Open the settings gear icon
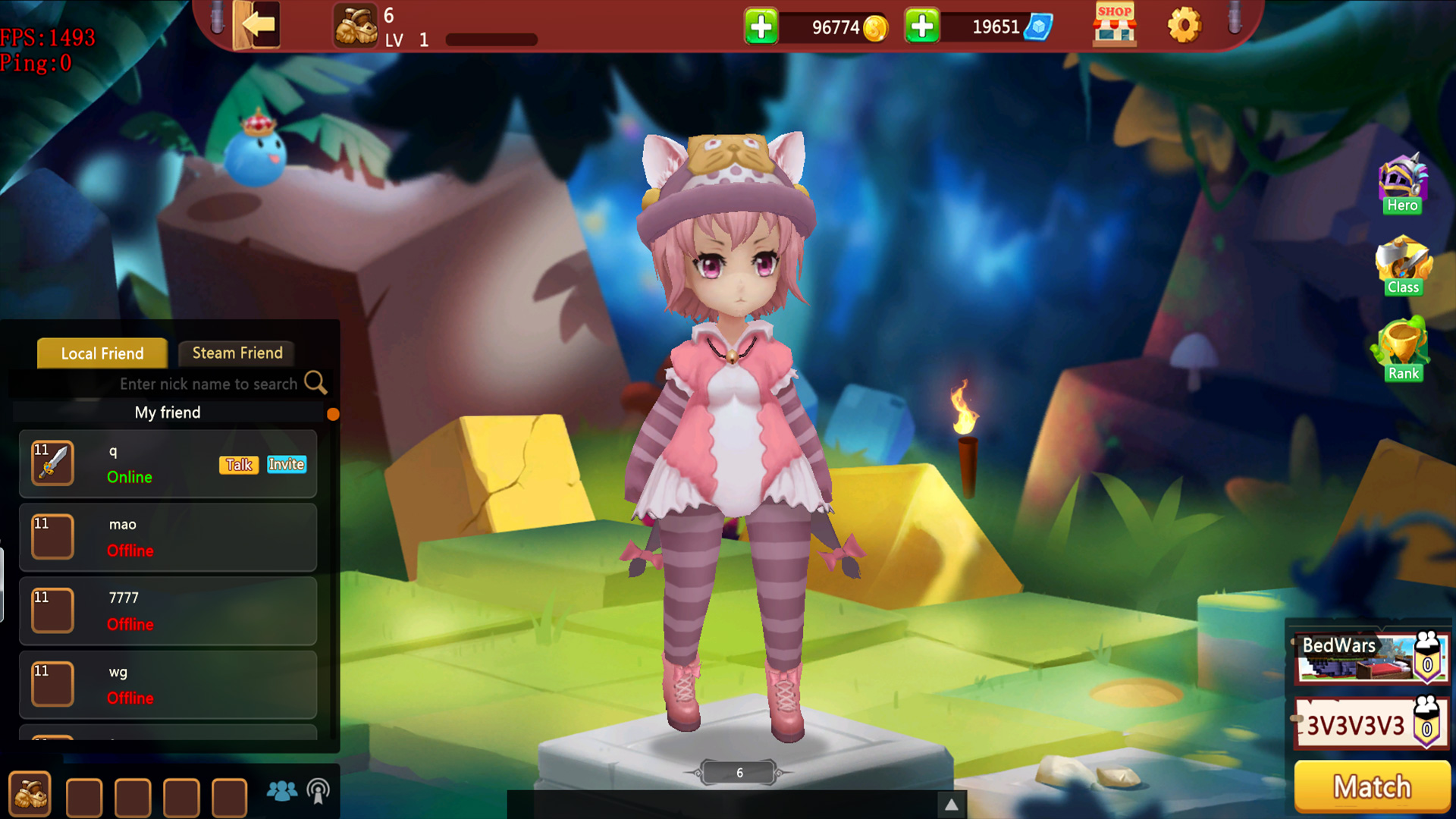Viewport: 1456px width, 819px height. coord(1185,25)
